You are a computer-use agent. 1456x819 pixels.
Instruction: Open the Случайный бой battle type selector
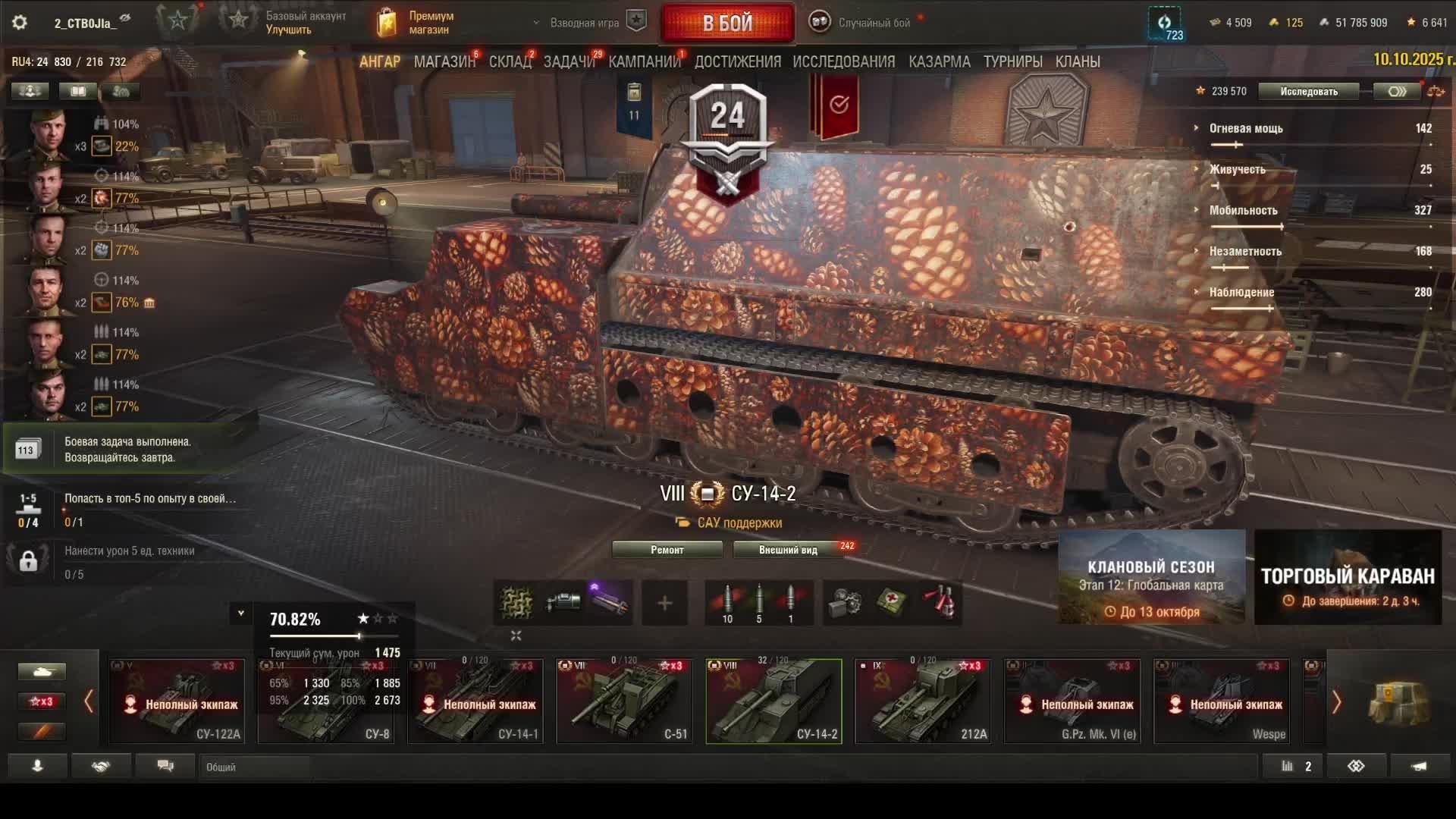click(x=864, y=23)
